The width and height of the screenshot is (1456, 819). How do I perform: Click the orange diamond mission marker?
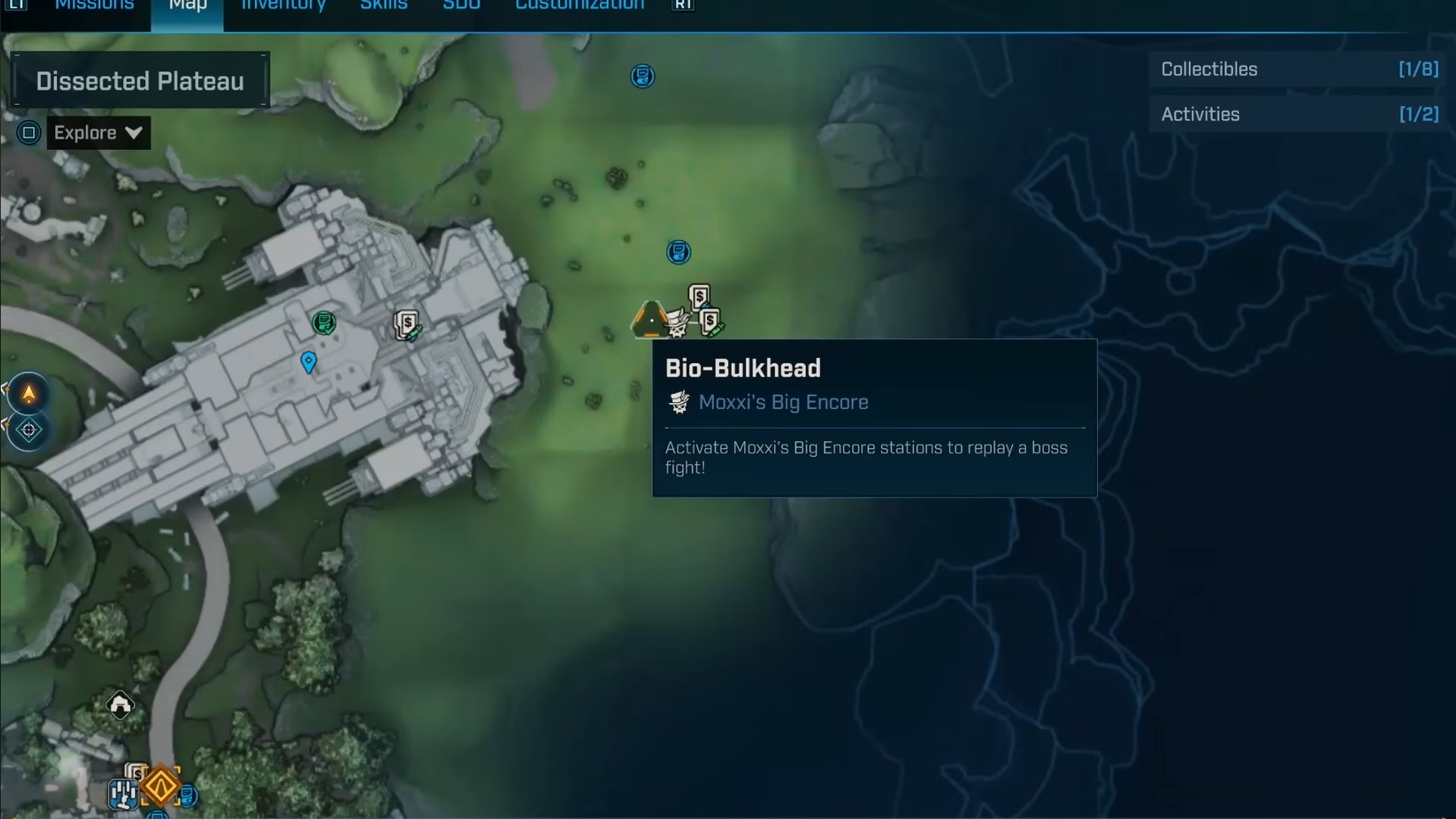pos(161,786)
